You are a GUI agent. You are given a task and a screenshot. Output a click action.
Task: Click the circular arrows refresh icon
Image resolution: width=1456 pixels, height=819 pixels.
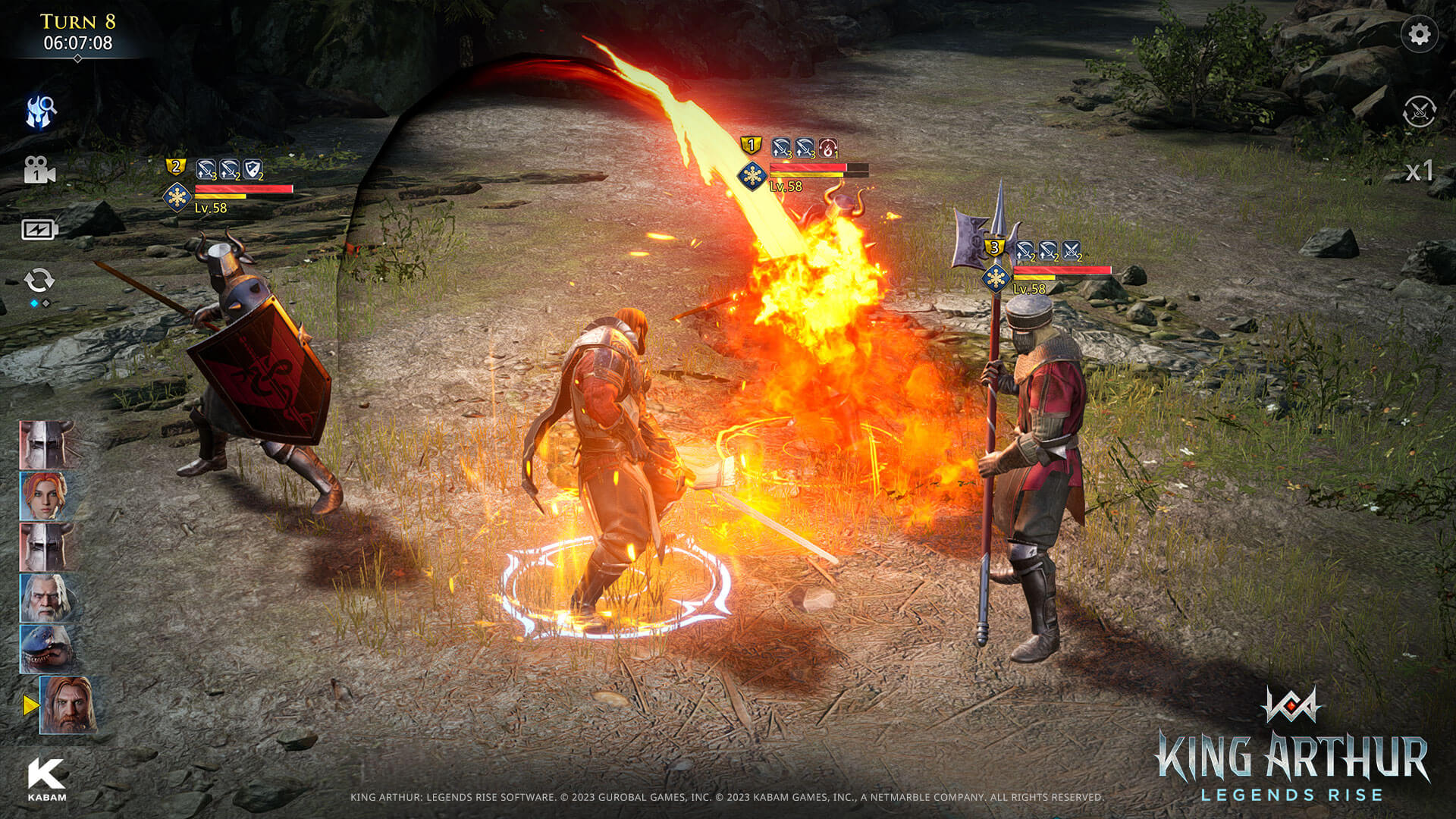[39, 281]
